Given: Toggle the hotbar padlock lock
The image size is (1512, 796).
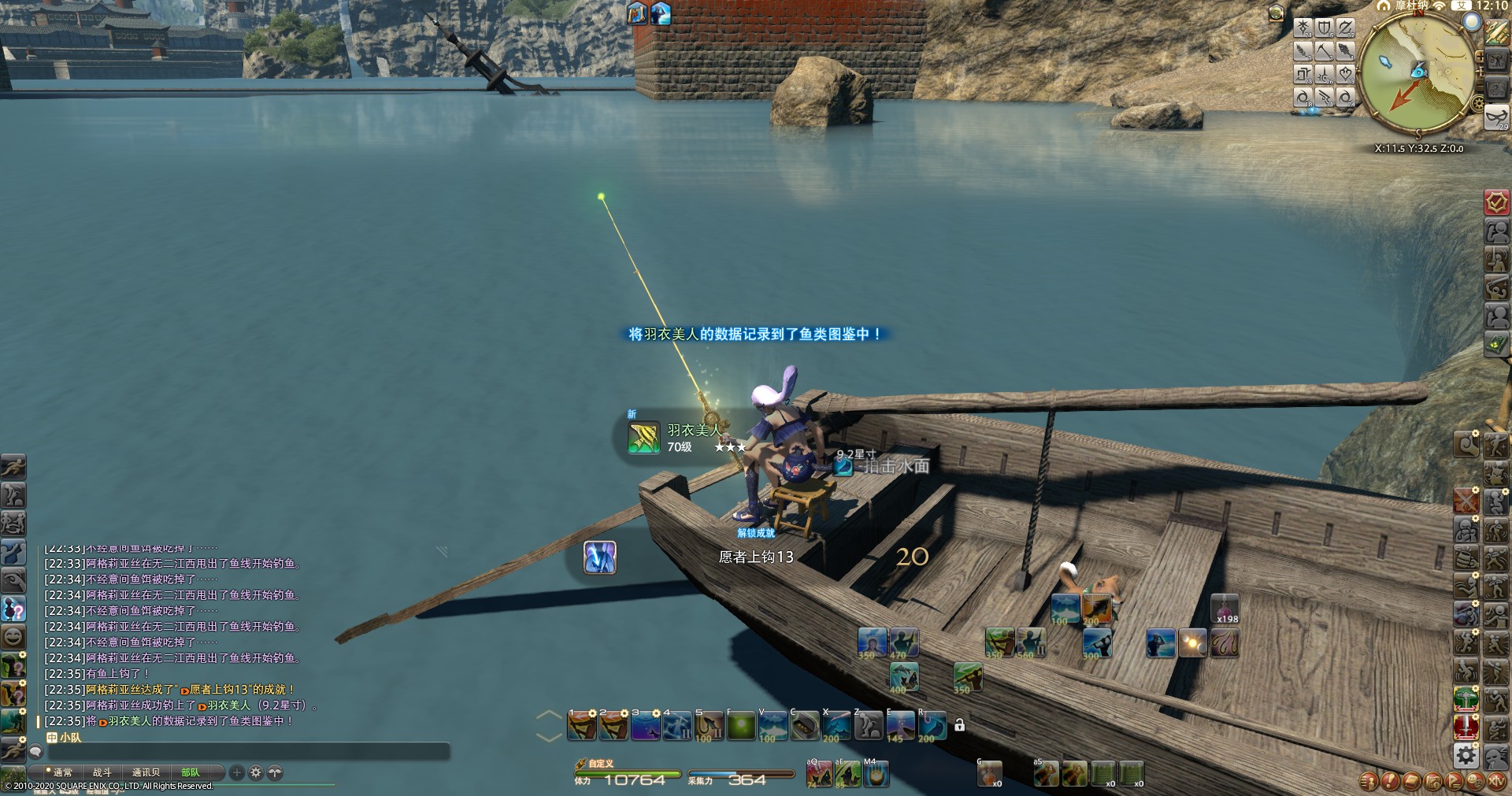Looking at the screenshot, I should [959, 725].
